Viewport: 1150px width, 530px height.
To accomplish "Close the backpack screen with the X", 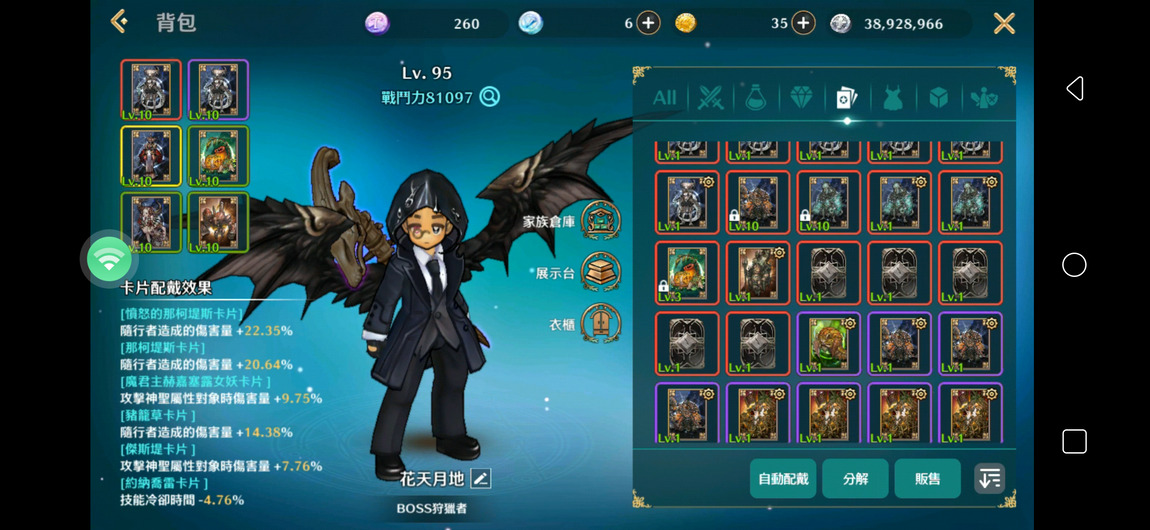I will point(1004,23).
